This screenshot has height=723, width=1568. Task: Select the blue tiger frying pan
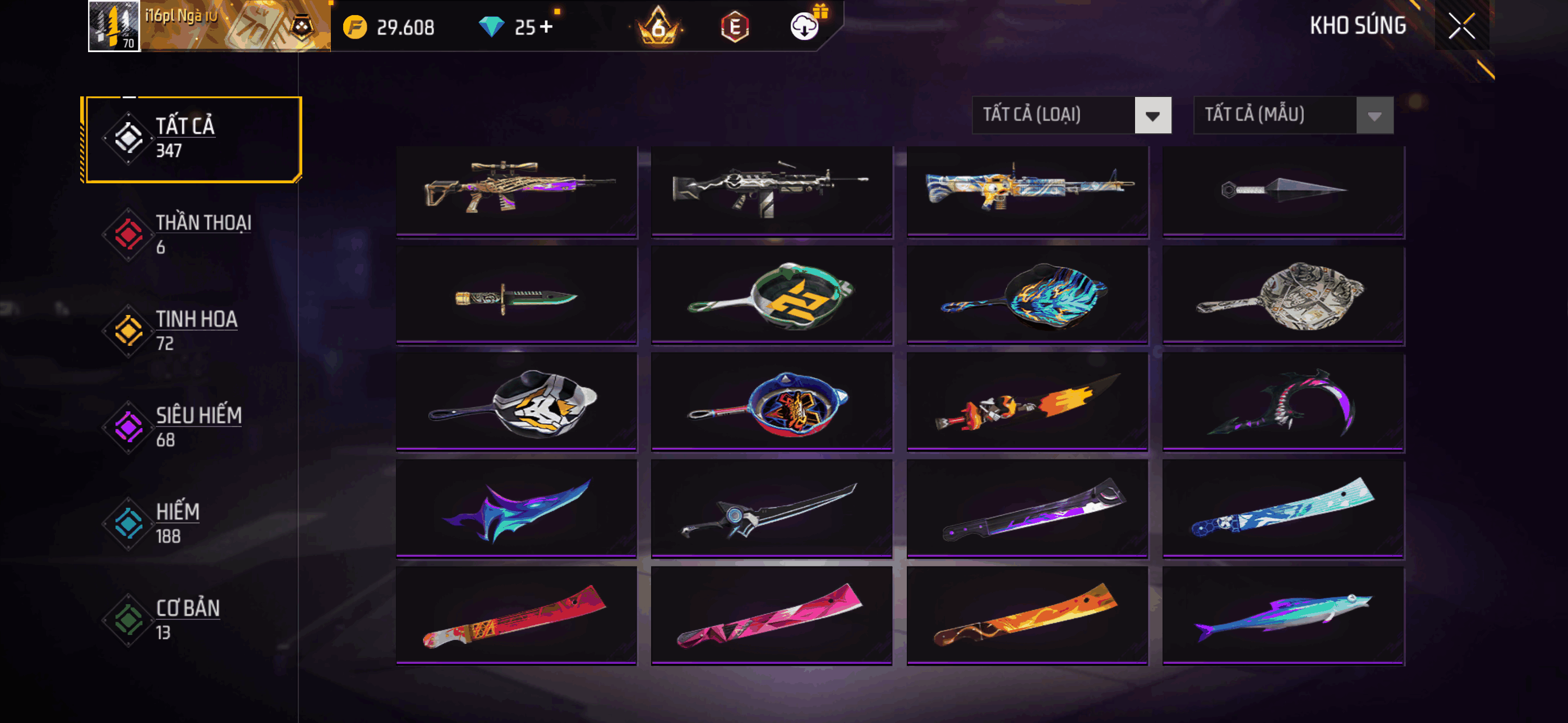tap(1027, 296)
